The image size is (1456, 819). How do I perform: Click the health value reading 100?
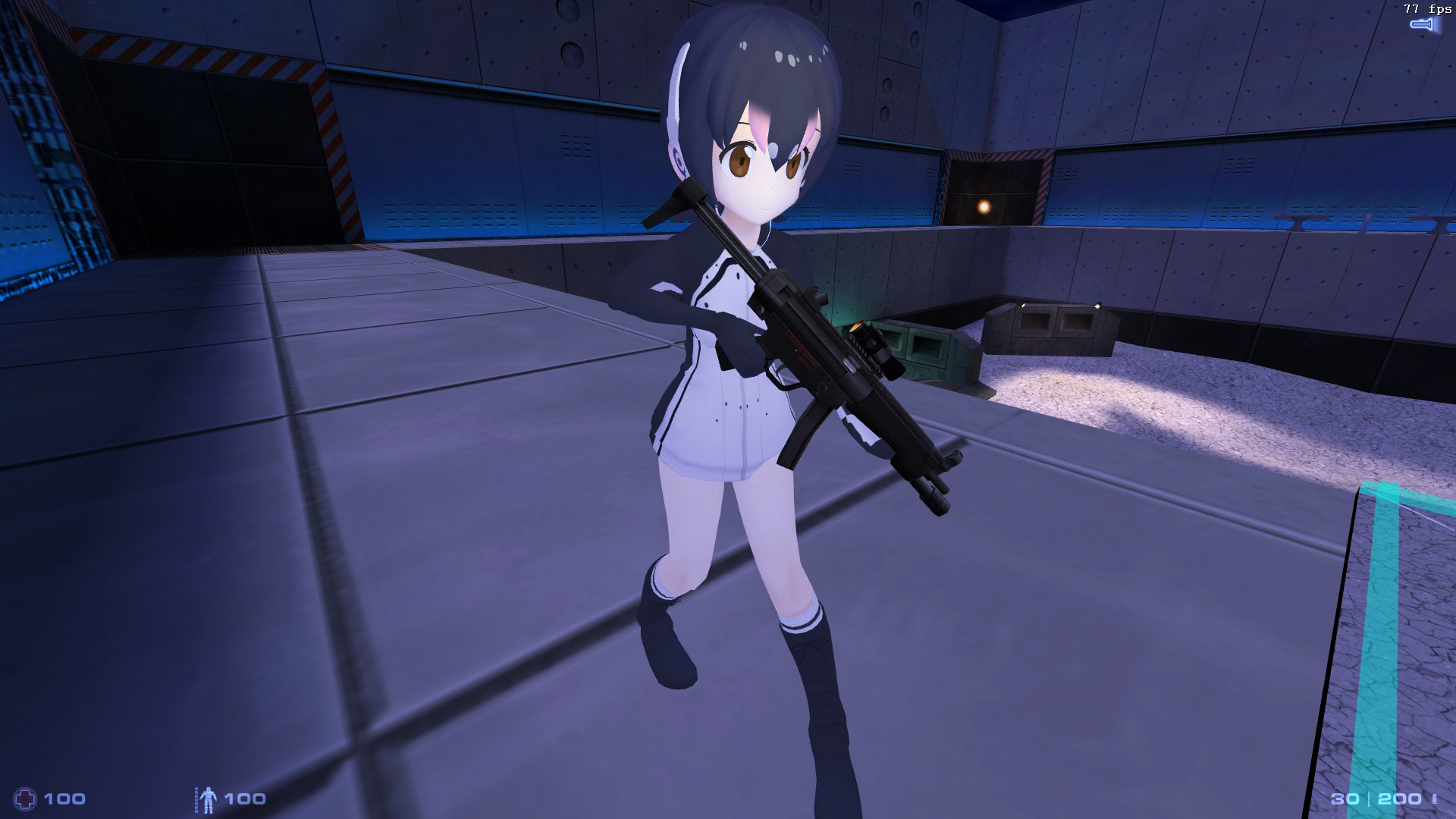(x=64, y=798)
